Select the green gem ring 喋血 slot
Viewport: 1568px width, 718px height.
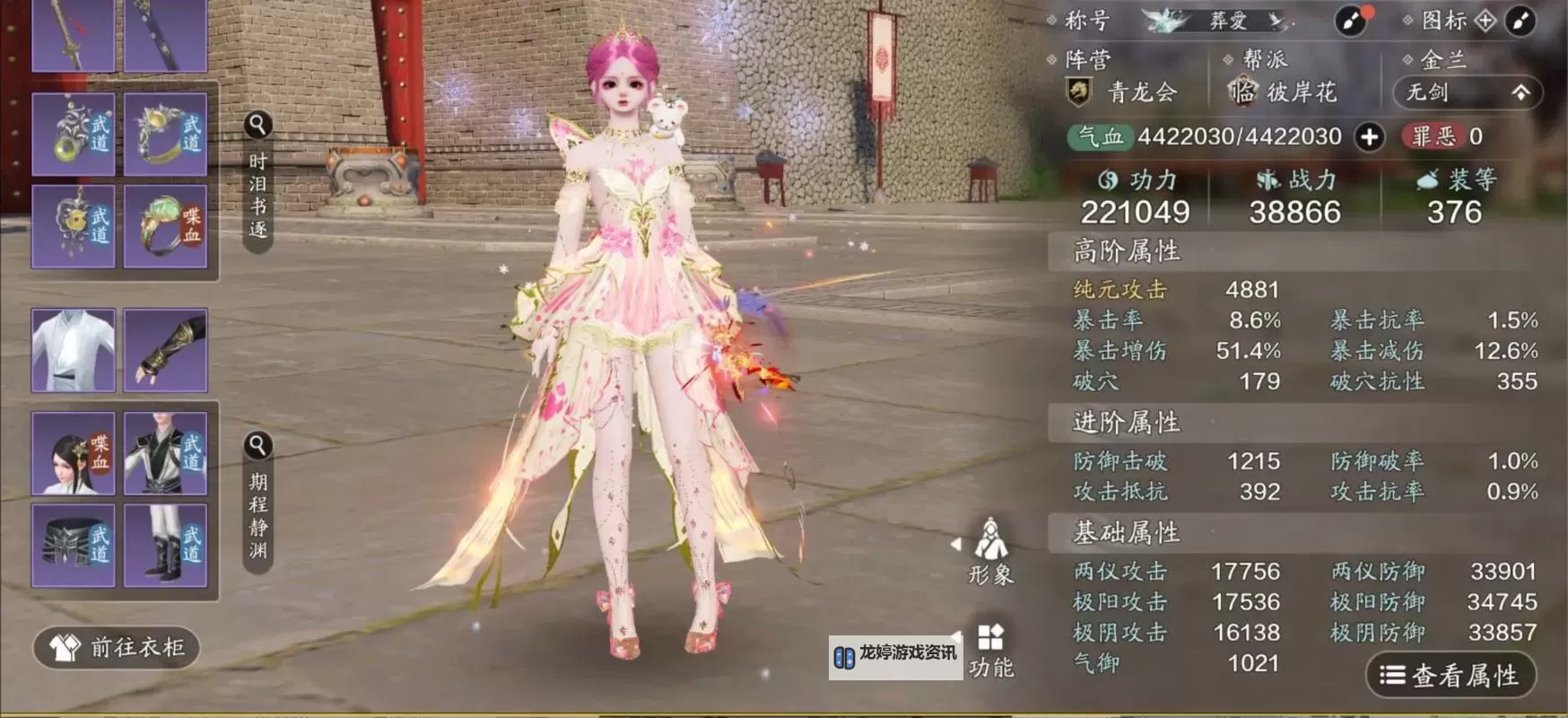[166, 227]
